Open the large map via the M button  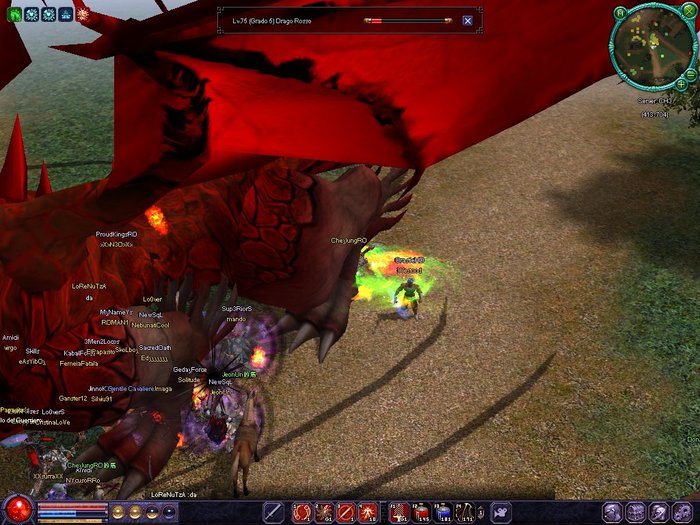[621, 13]
